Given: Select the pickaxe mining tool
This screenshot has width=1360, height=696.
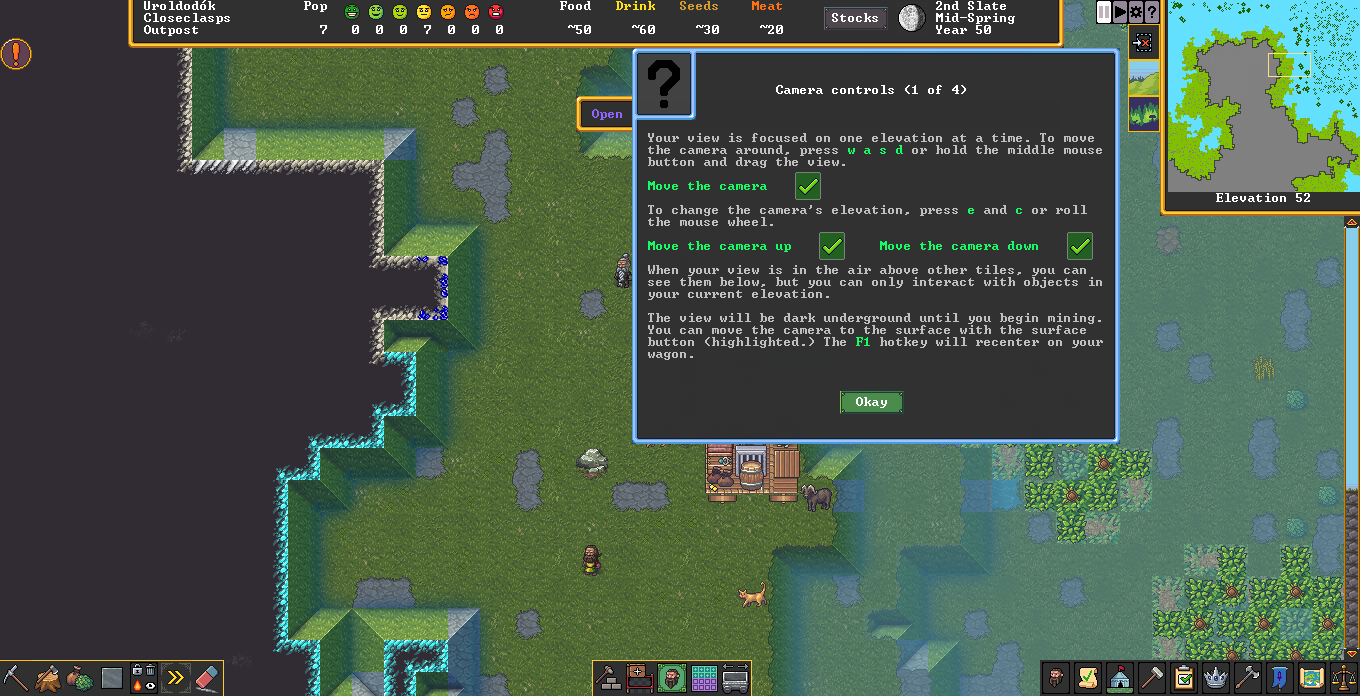Looking at the screenshot, I should [16, 679].
